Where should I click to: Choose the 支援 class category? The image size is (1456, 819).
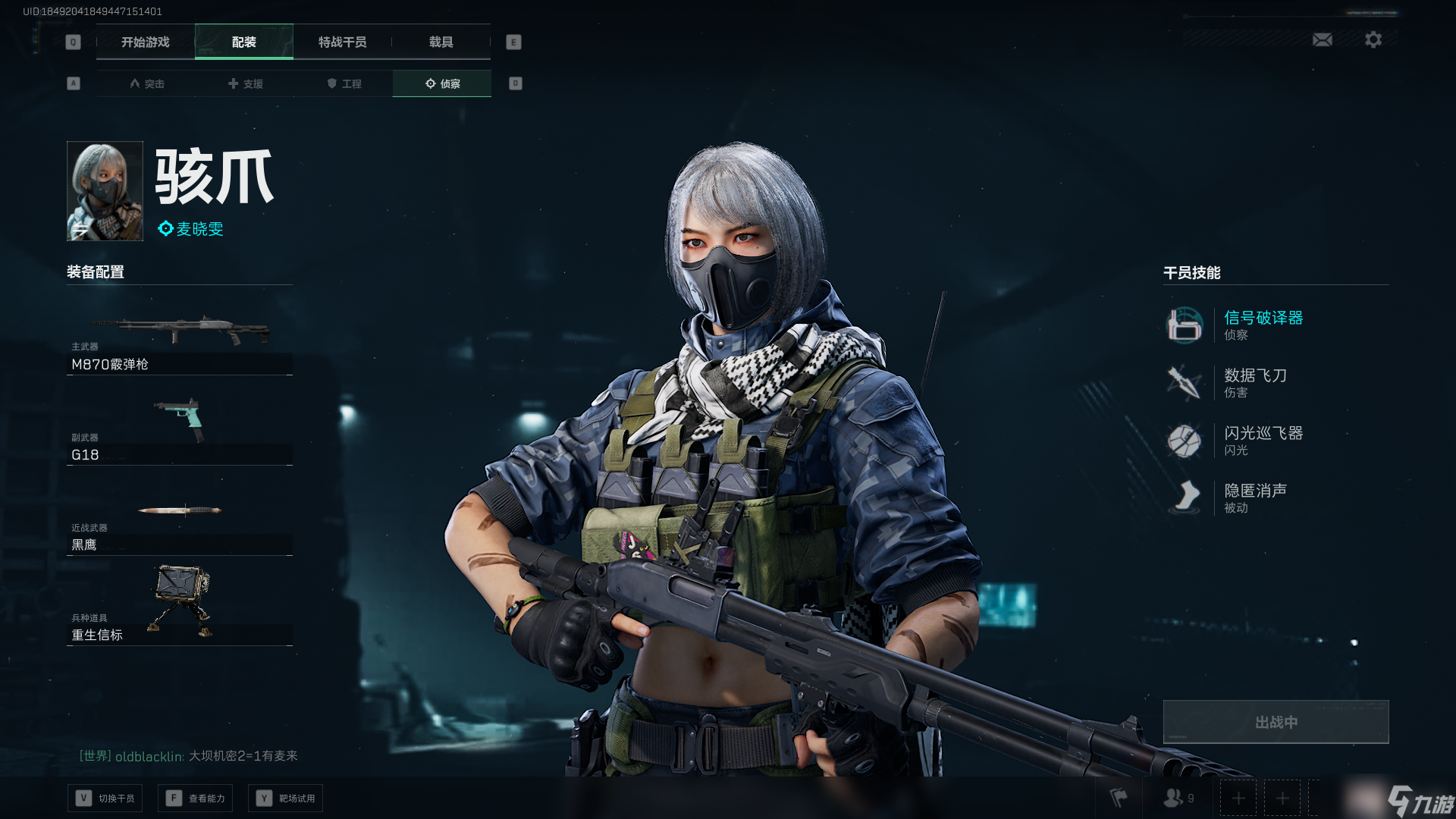coord(246,83)
